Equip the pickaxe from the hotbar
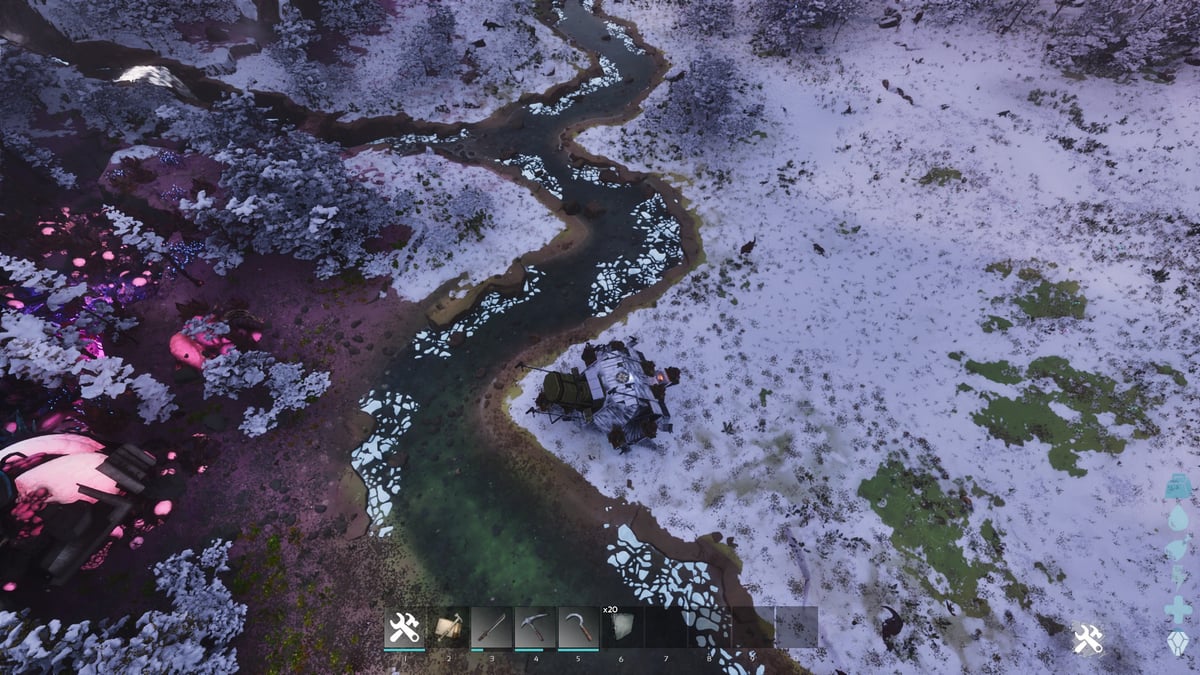 [x=535, y=628]
